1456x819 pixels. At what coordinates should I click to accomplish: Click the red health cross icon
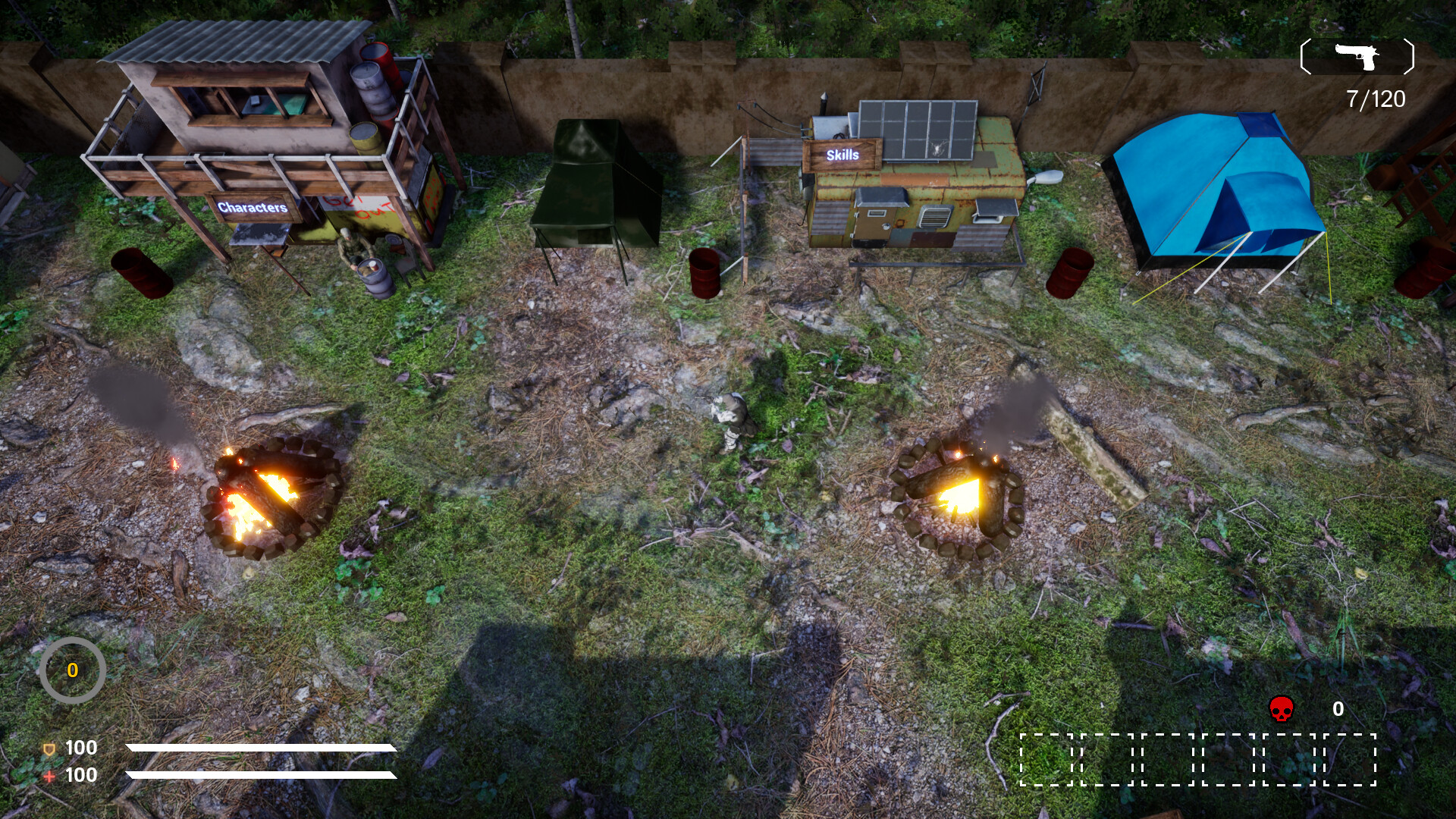pos(48,776)
